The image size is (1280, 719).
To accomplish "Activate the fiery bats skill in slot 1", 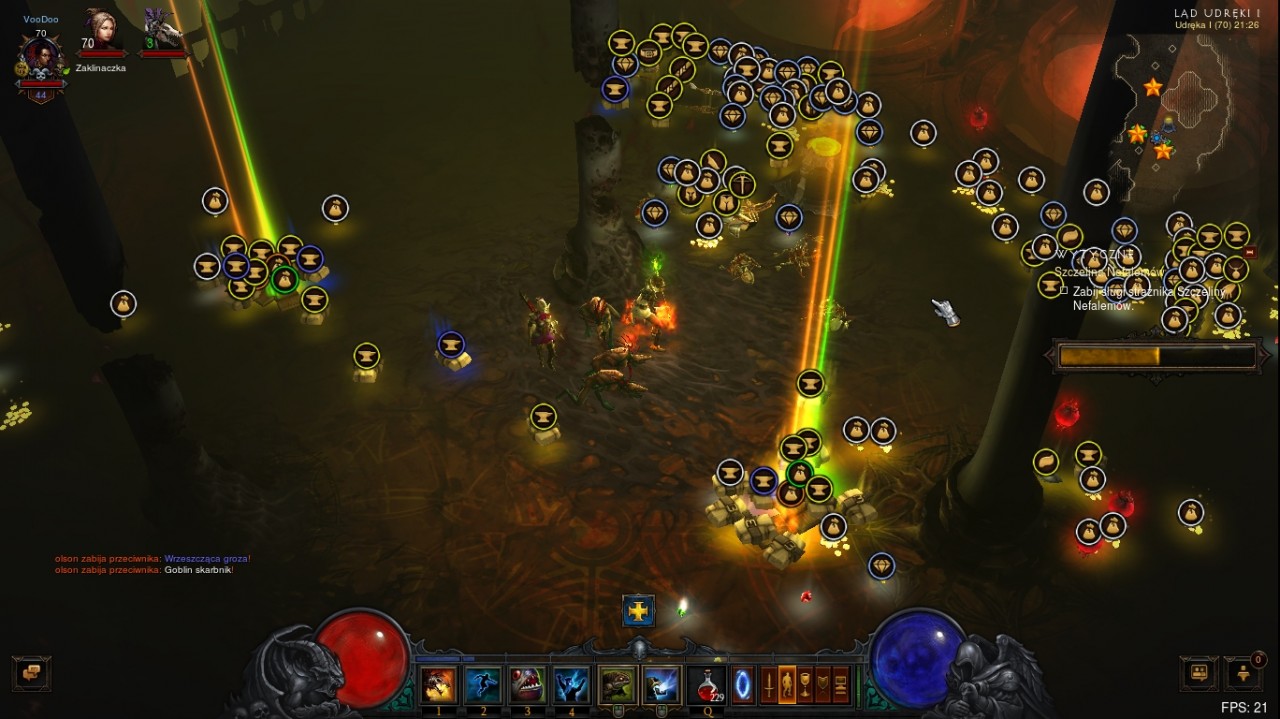I will point(438,684).
